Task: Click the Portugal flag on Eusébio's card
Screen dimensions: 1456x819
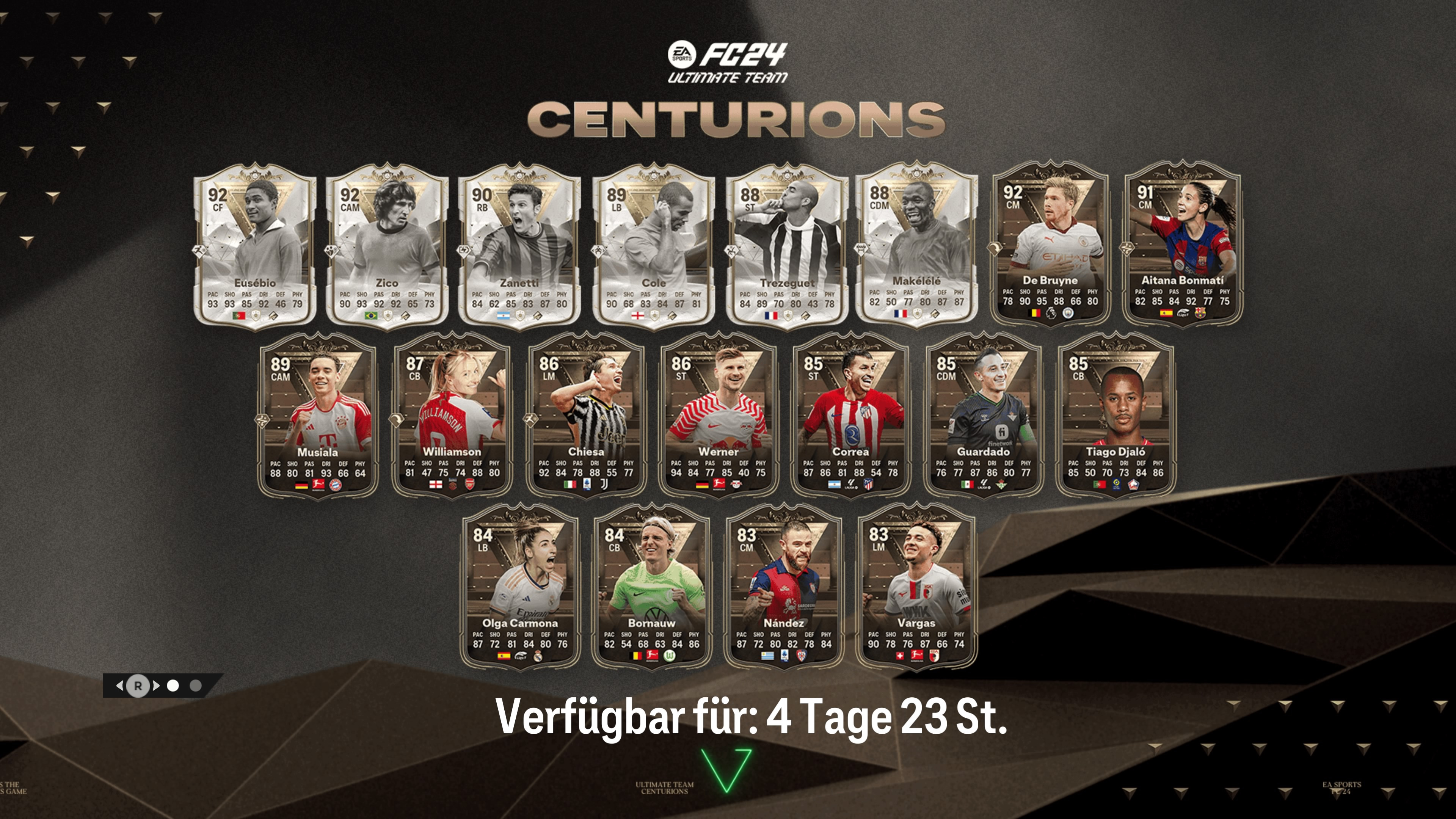Action: [239, 315]
